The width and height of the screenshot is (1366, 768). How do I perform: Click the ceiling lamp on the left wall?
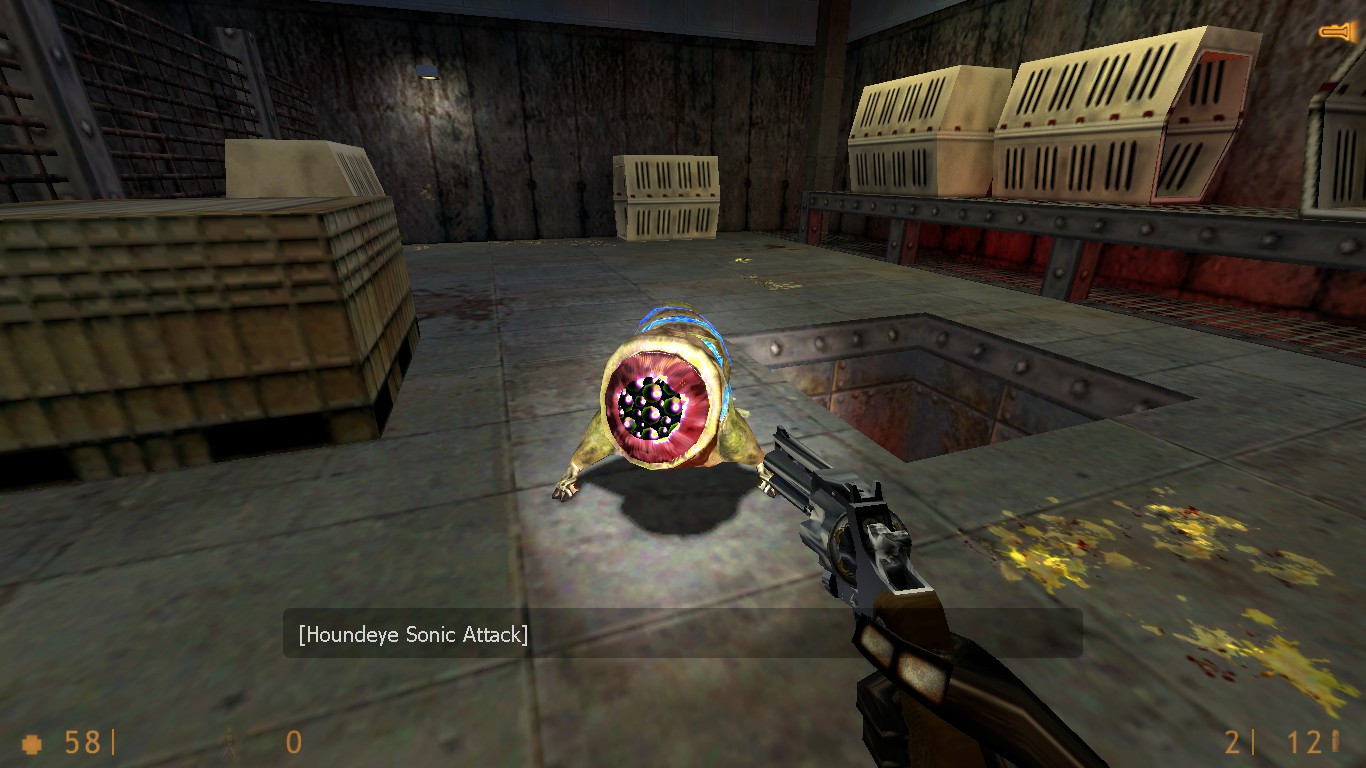tap(427, 69)
